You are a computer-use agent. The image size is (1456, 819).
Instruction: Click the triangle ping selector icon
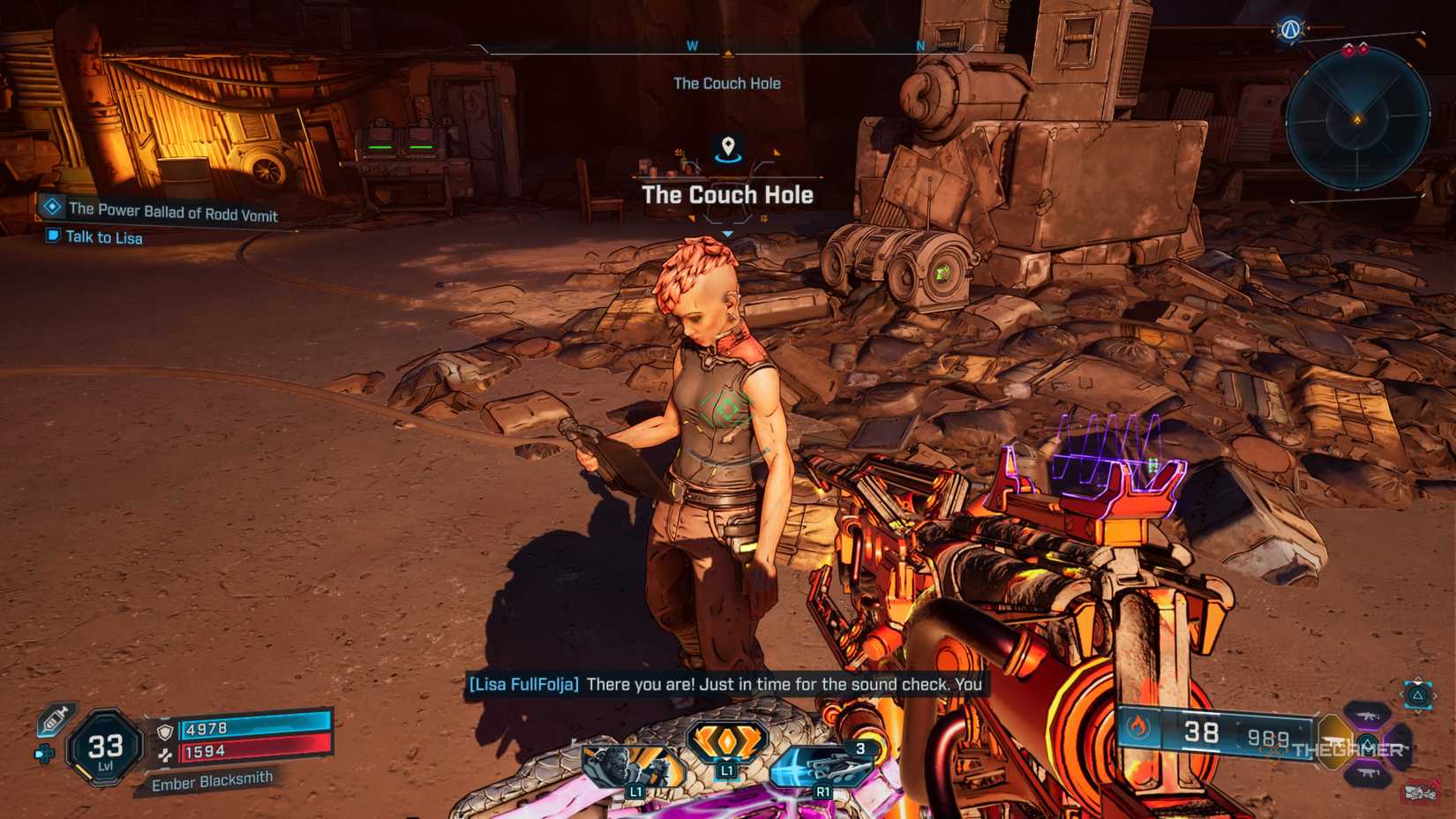[1418, 695]
